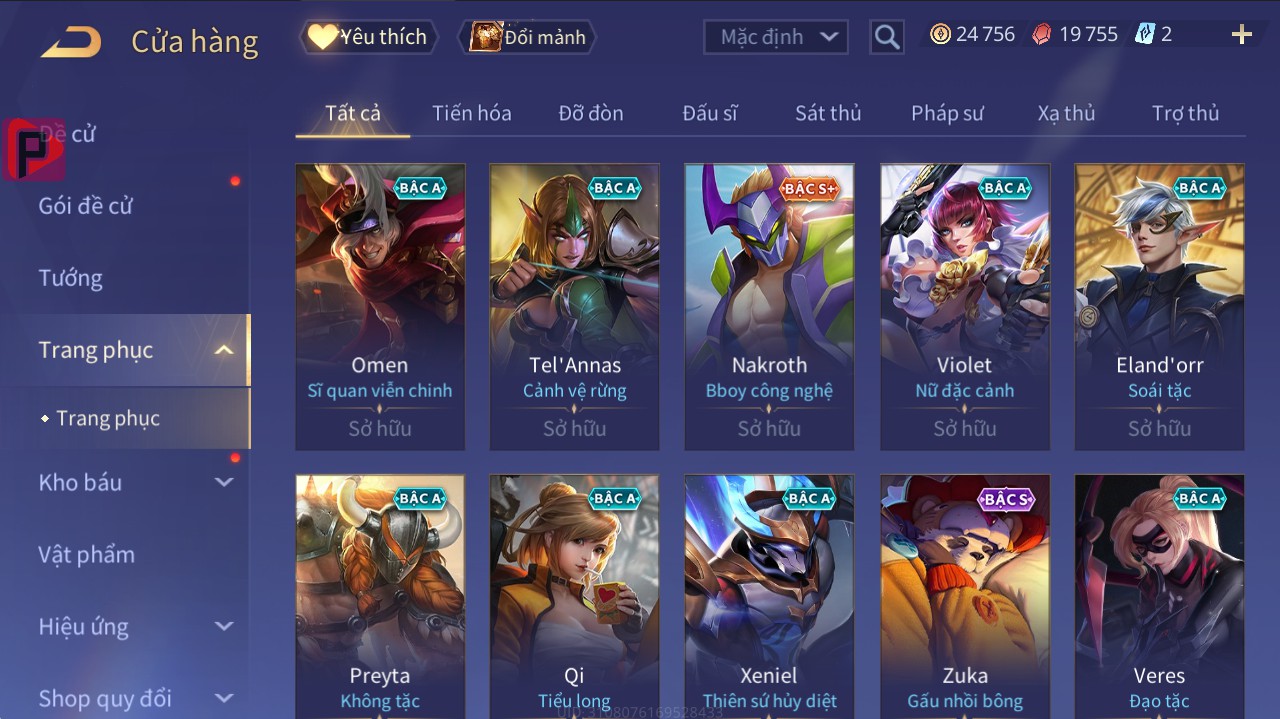Viewport: 1280px width, 719px height.
Task: Switch to the Xạ thủ tab
Action: click(1066, 113)
